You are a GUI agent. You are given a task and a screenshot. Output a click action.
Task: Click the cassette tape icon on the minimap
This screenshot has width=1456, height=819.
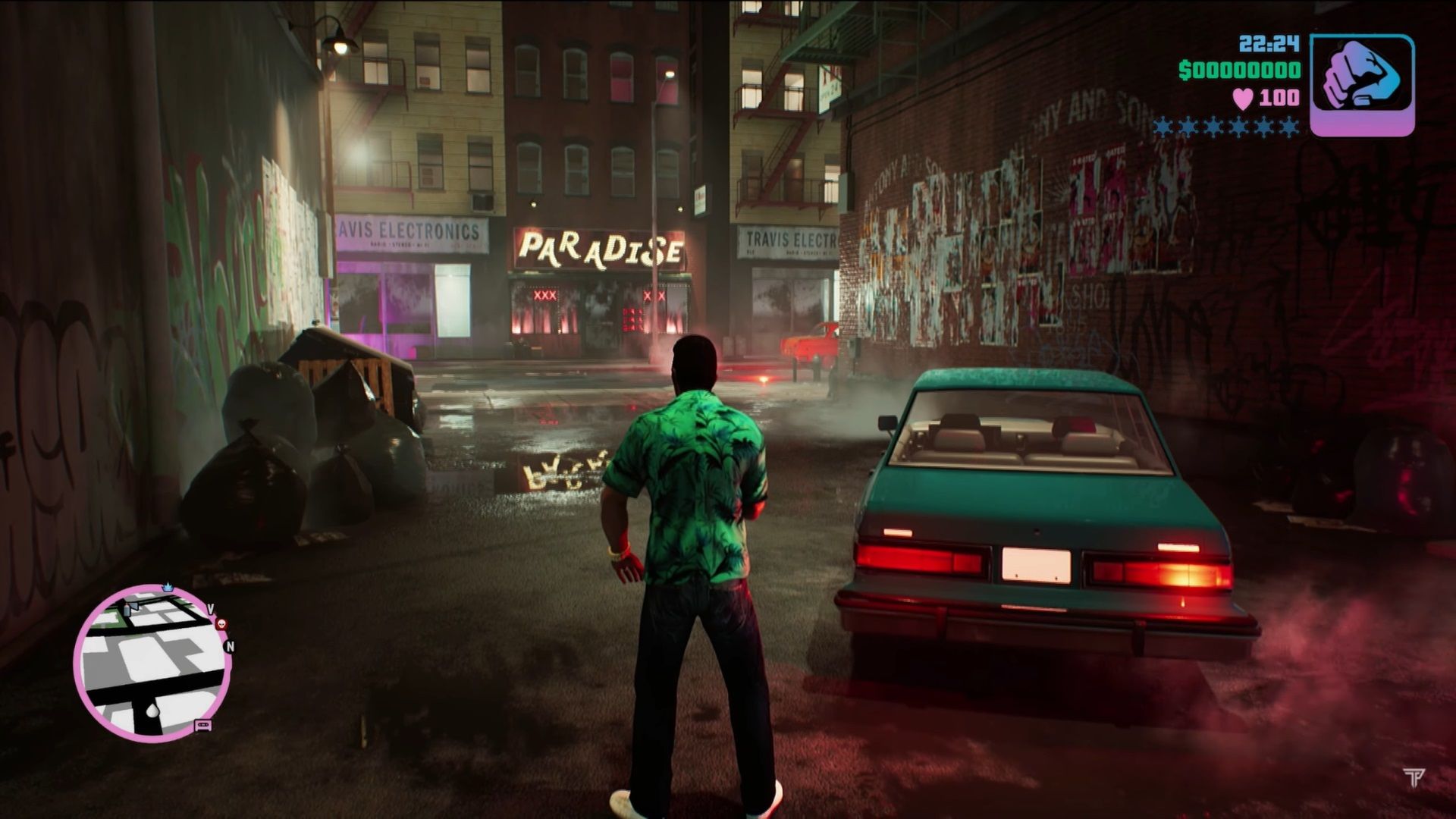[203, 726]
